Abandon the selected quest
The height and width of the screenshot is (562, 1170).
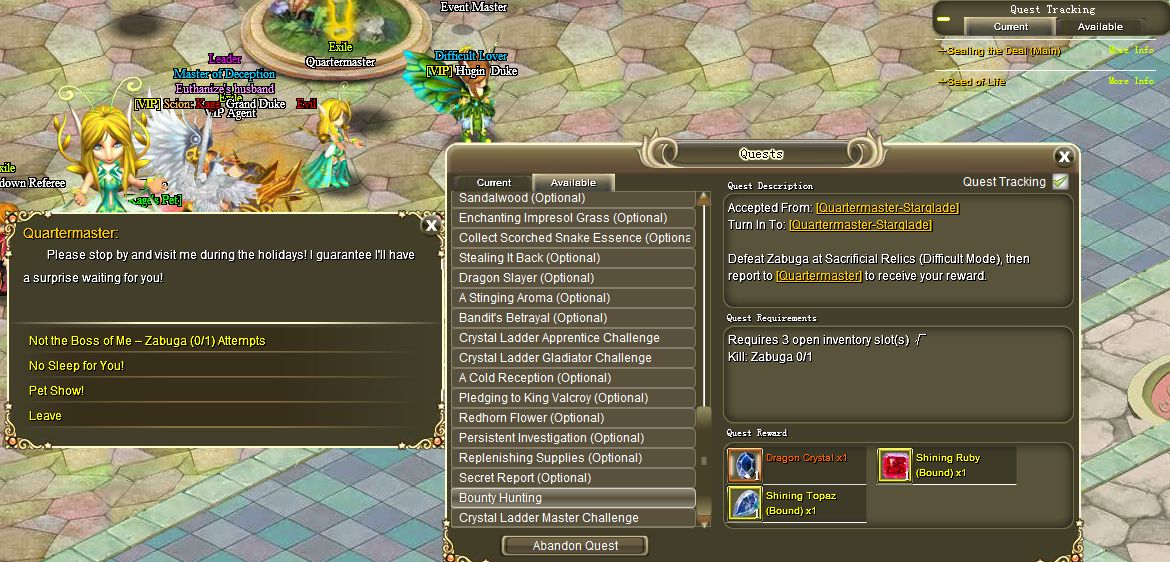[x=575, y=546]
